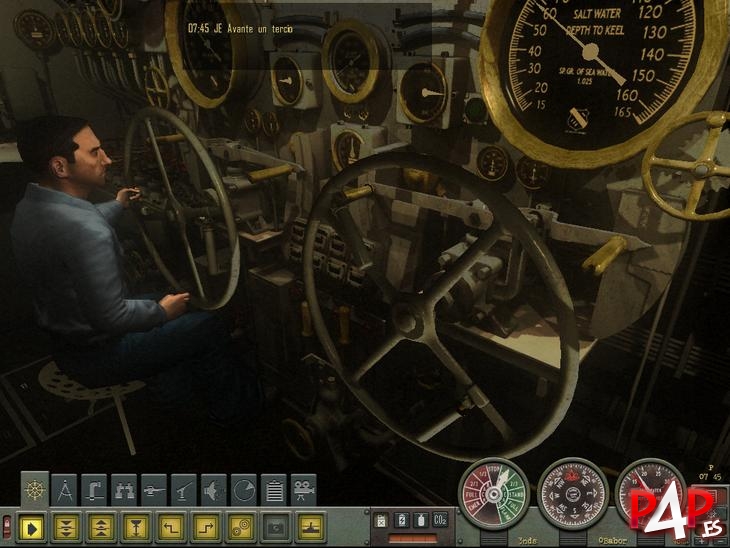Click the turn-right maneuver button

coord(203,524)
